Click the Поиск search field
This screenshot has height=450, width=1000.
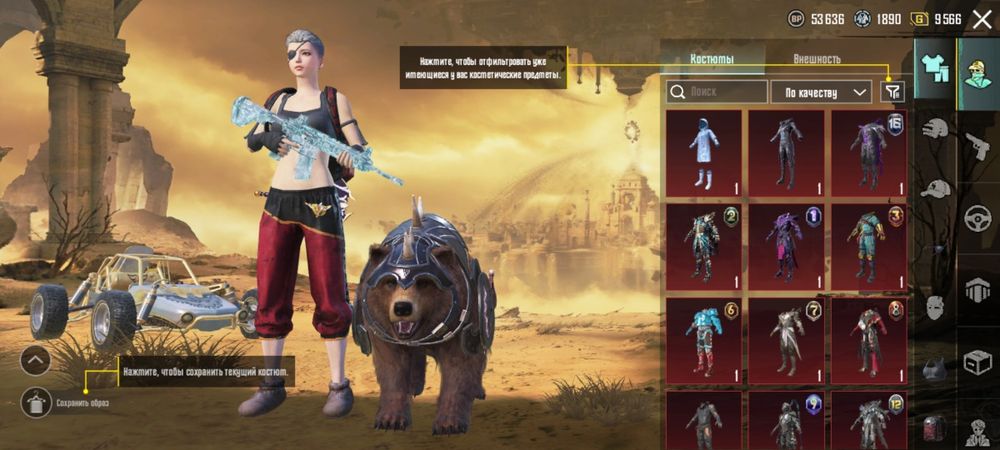click(716, 92)
